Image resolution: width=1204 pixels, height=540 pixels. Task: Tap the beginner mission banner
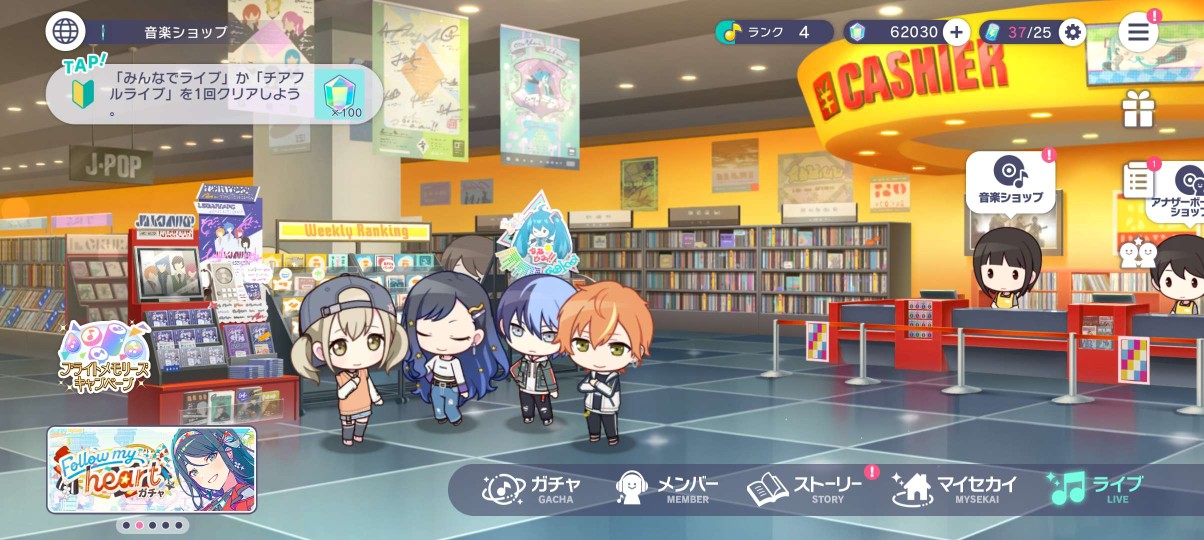[x=214, y=94]
